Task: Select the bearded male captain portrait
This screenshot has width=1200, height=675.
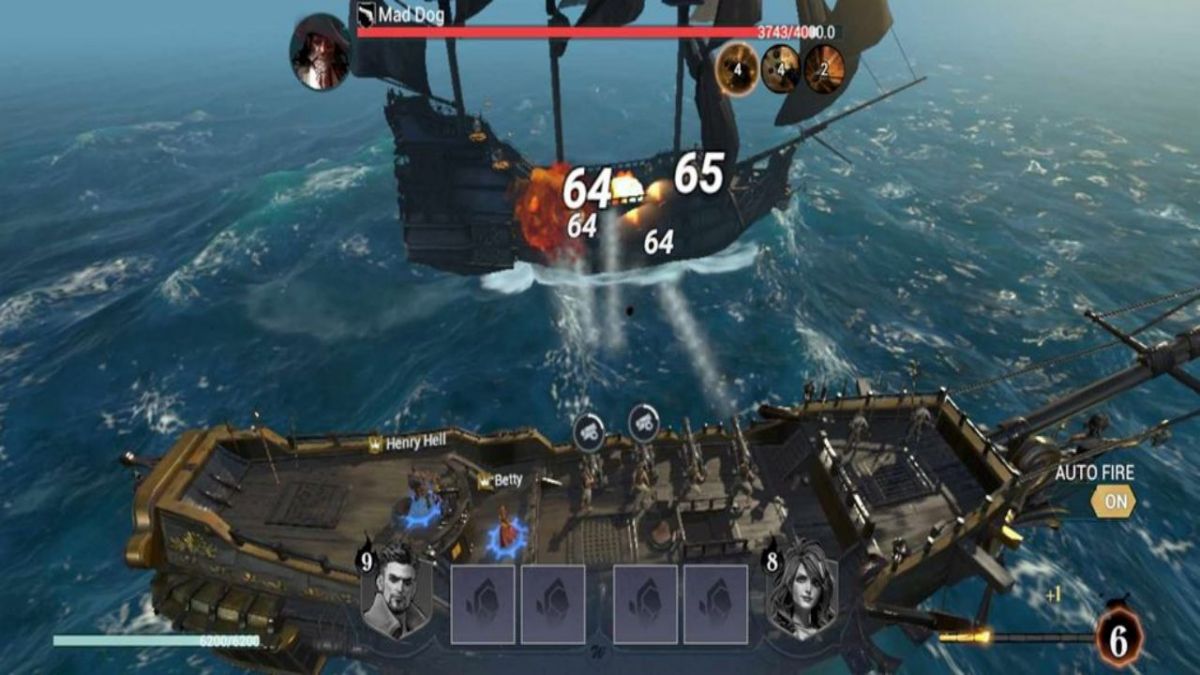Action: coord(397,590)
